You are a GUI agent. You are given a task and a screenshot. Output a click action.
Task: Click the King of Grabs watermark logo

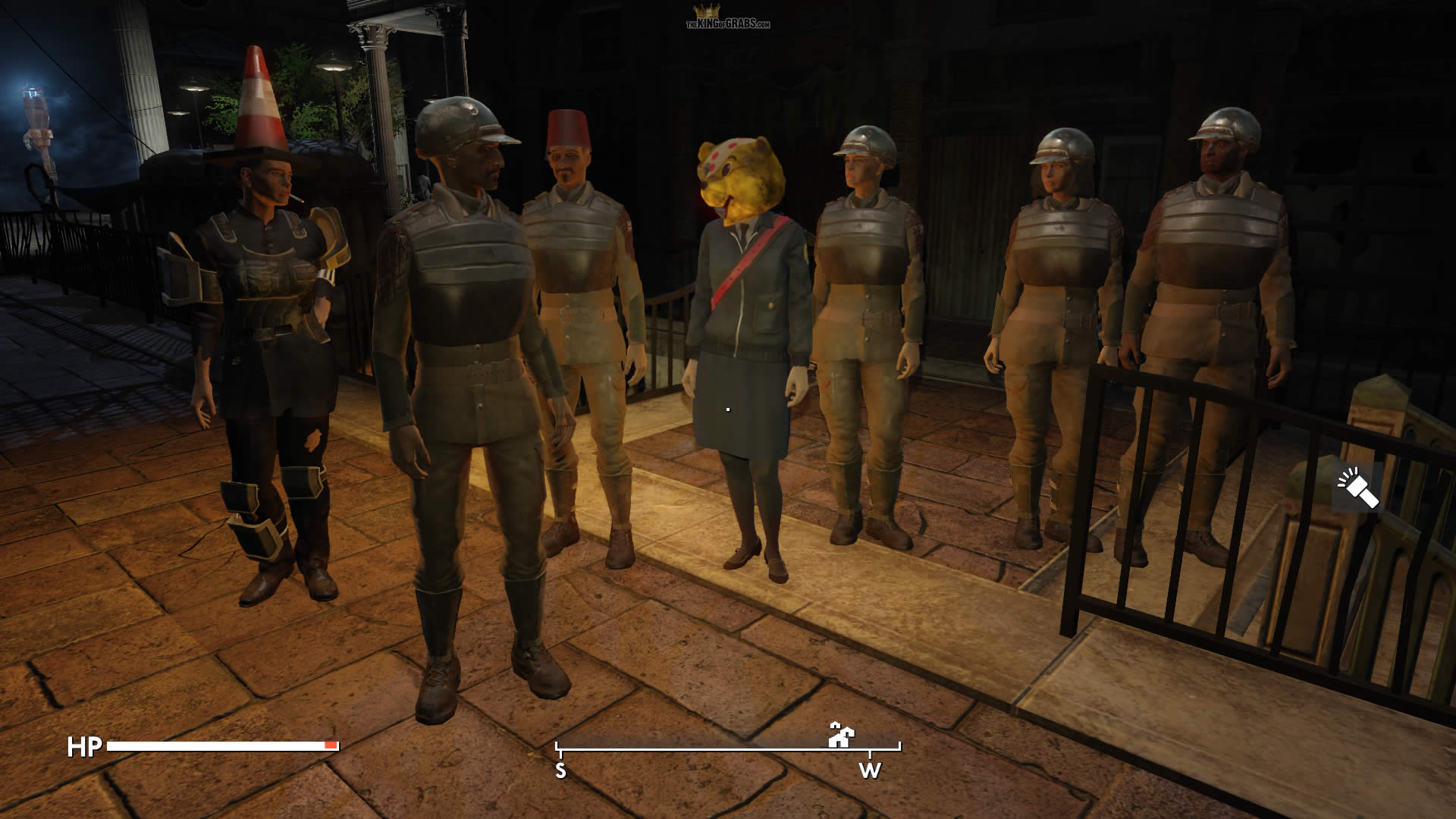[x=727, y=17]
